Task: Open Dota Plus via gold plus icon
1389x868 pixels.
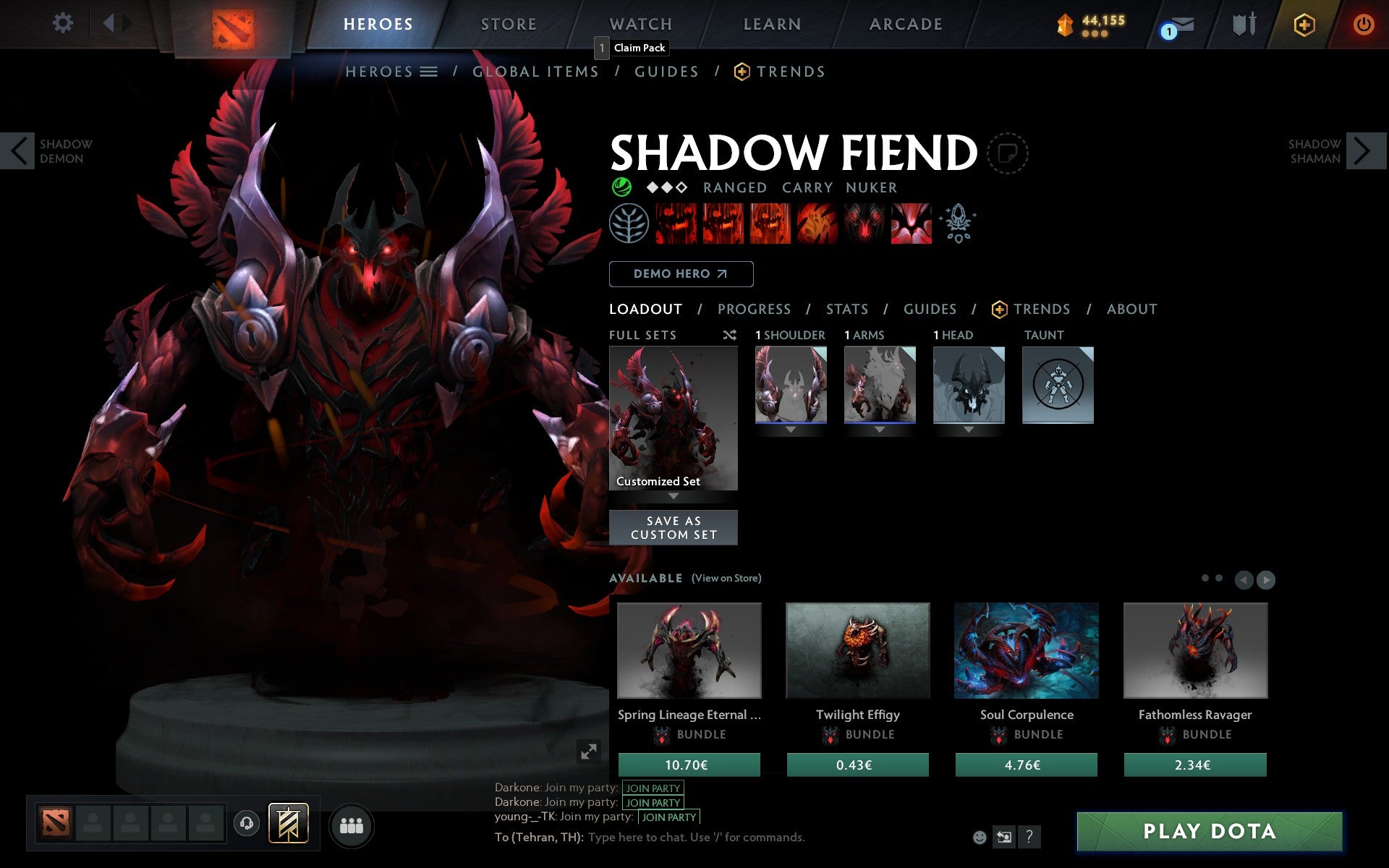Action: 1302,24
